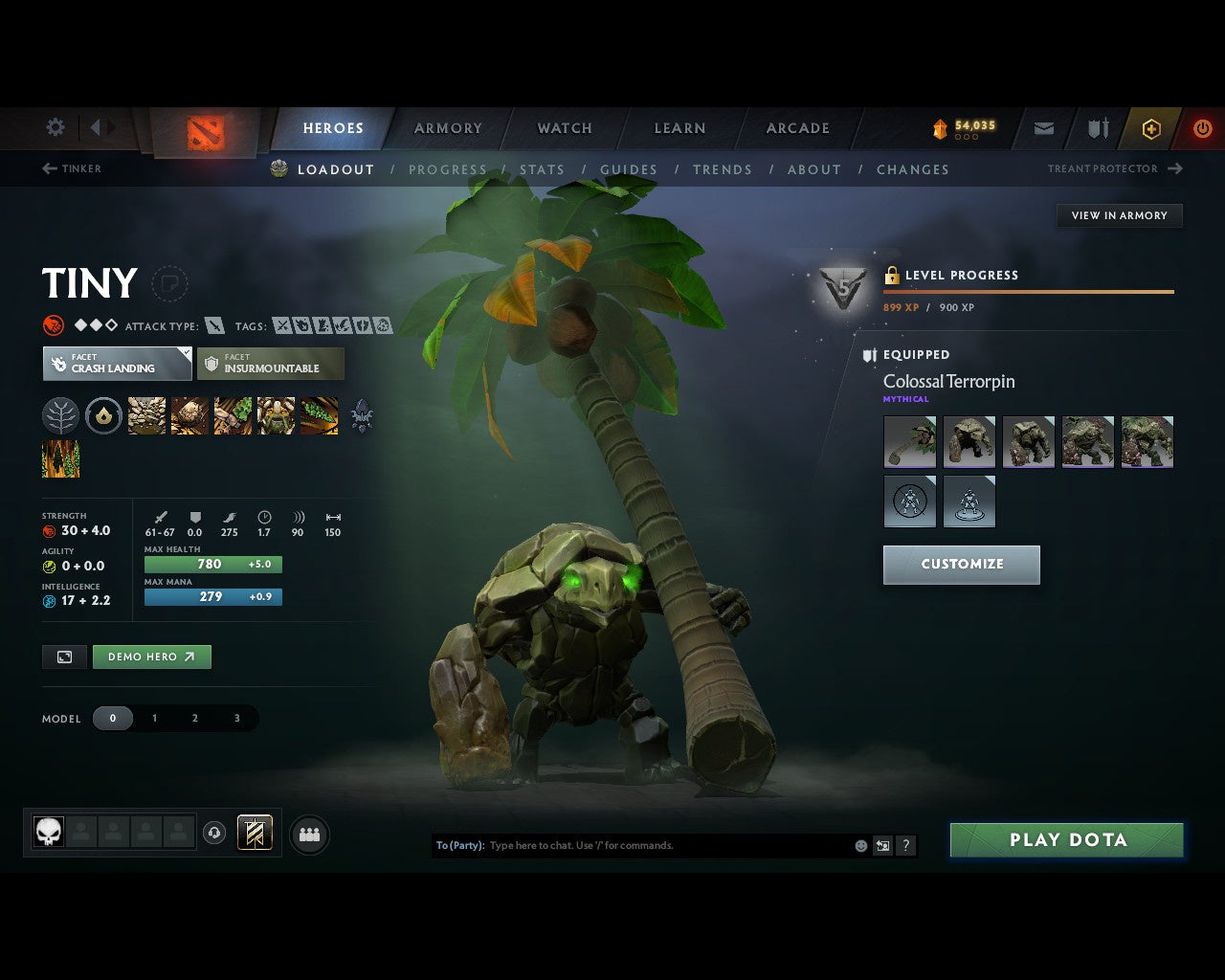
Task: Select the Aghanim's Shard icon
Action: pyautogui.click(x=103, y=415)
